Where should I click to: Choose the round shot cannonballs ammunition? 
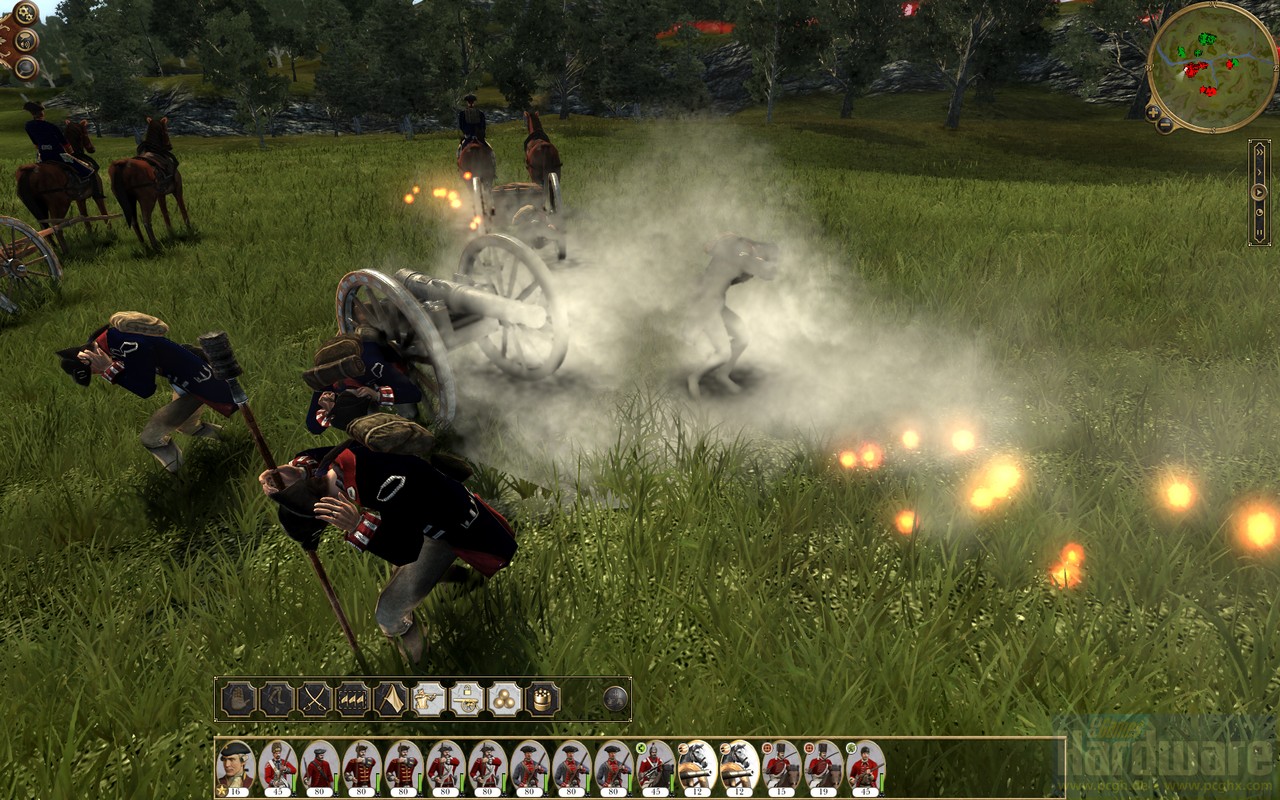505,698
